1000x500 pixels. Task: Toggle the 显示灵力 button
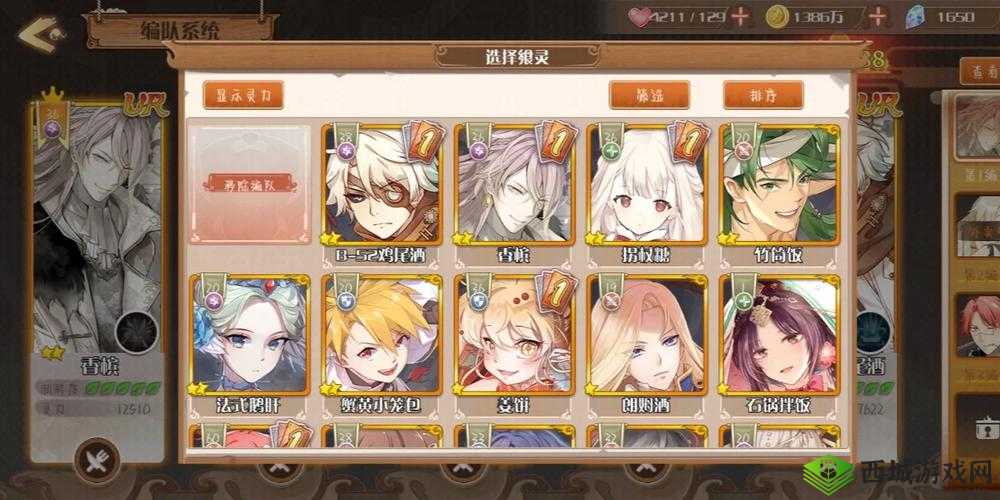coord(243,95)
